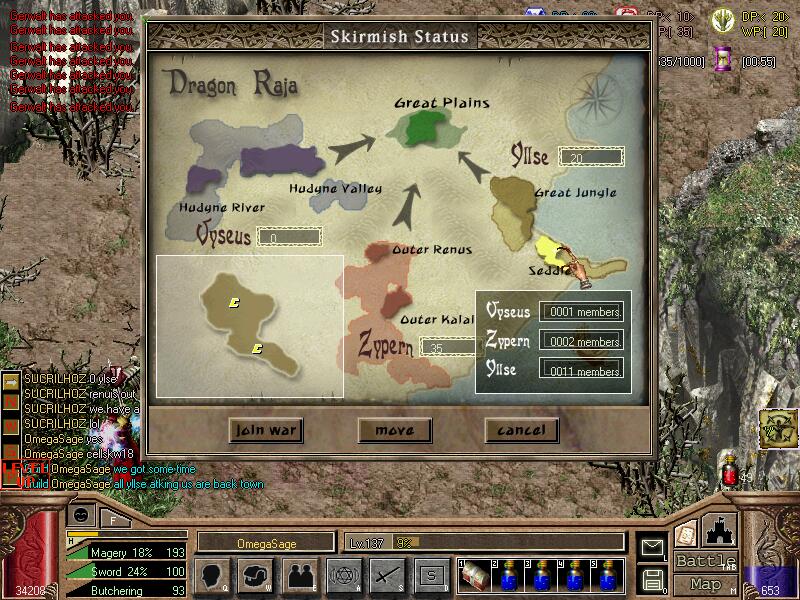Open the two-person party icon
The height and width of the screenshot is (600, 800).
[x=299, y=575]
